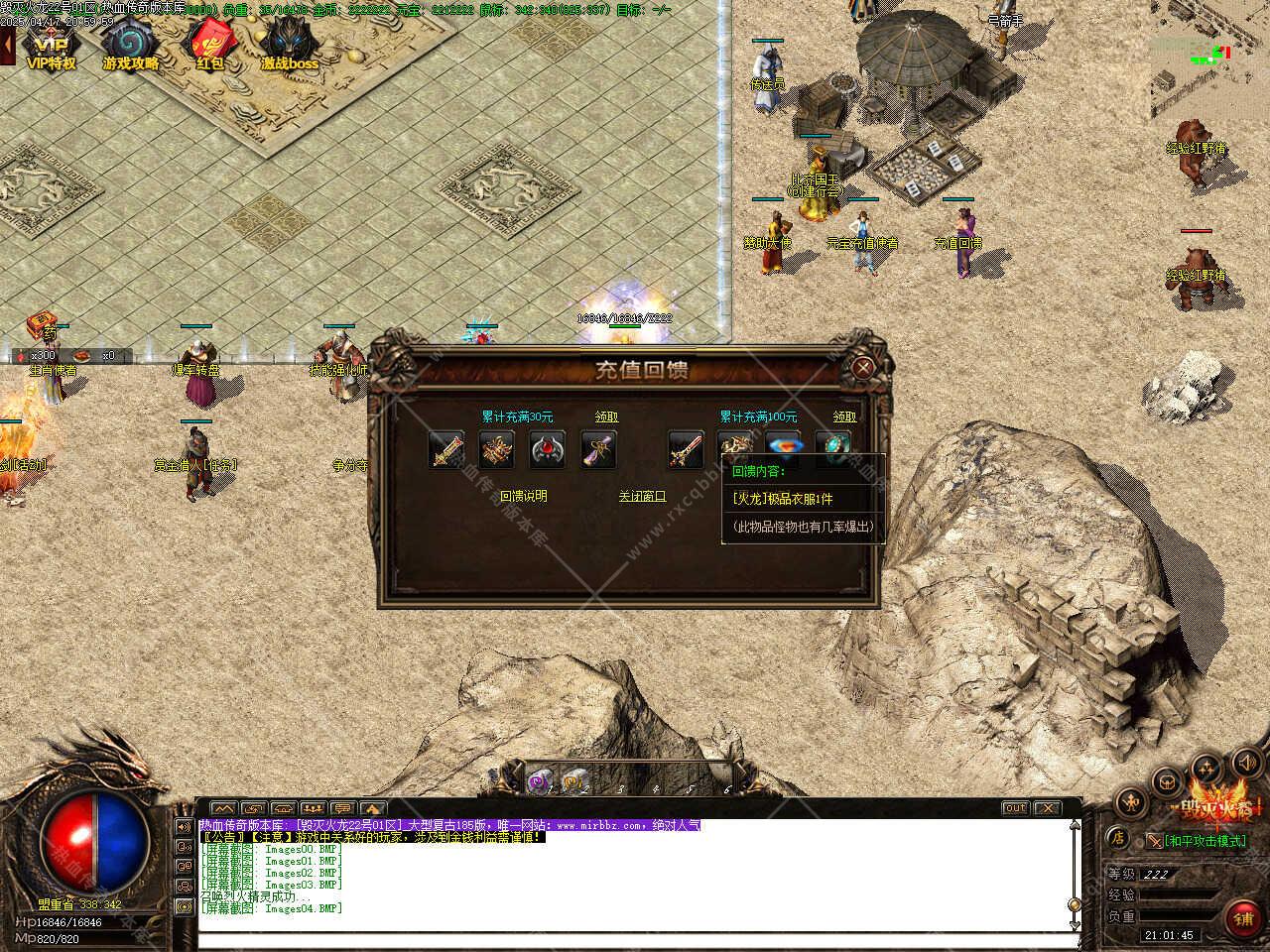Viewport: 1270px width, 952px height.
Task: Select the golden sword reward in 30元 tier
Action: click(446, 450)
